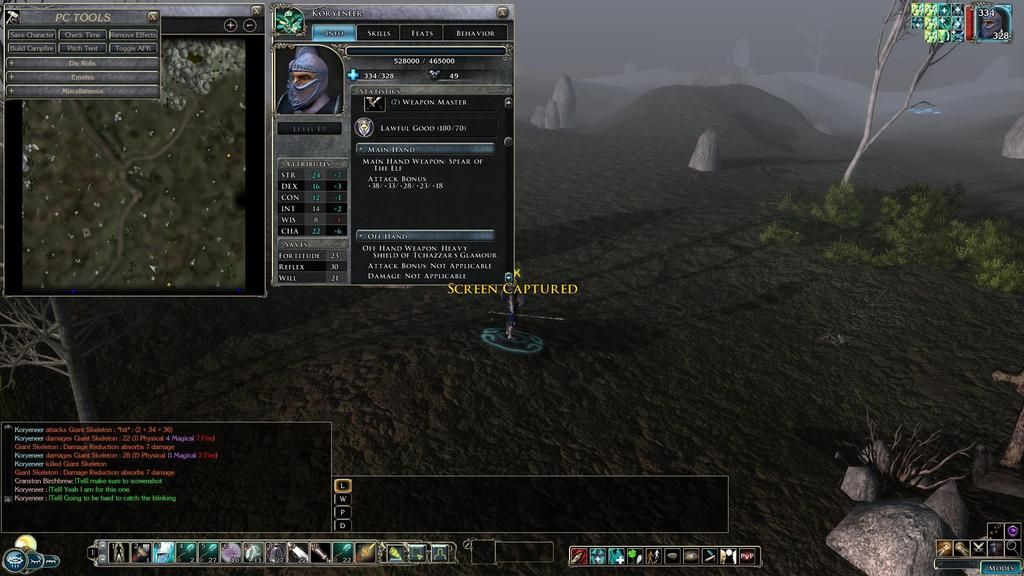Select the Remove Effects button
This screenshot has height=576, width=1024.
(x=133, y=35)
